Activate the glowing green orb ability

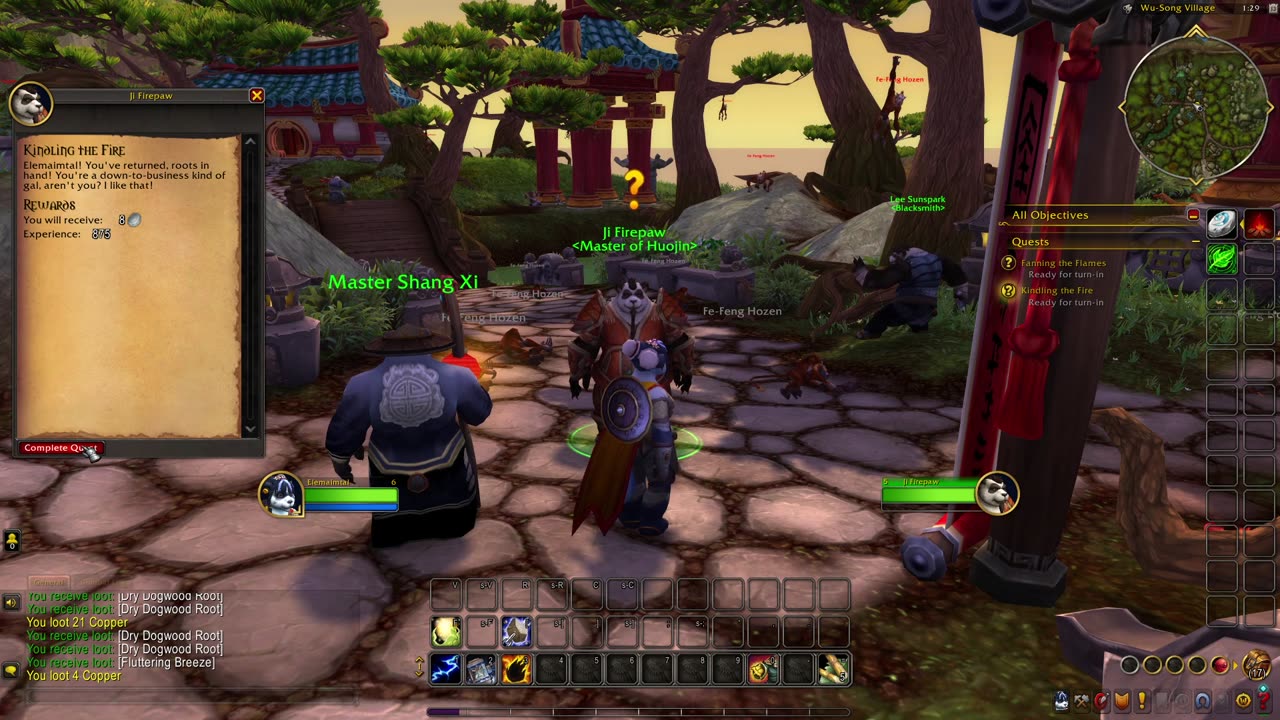coord(446,632)
